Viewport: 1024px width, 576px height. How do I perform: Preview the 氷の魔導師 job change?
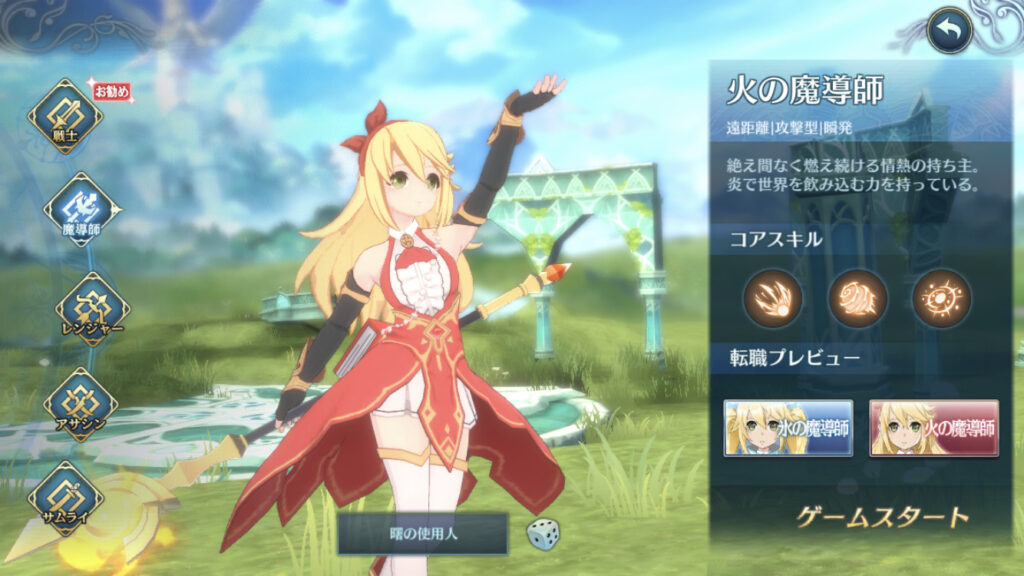[x=788, y=428]
